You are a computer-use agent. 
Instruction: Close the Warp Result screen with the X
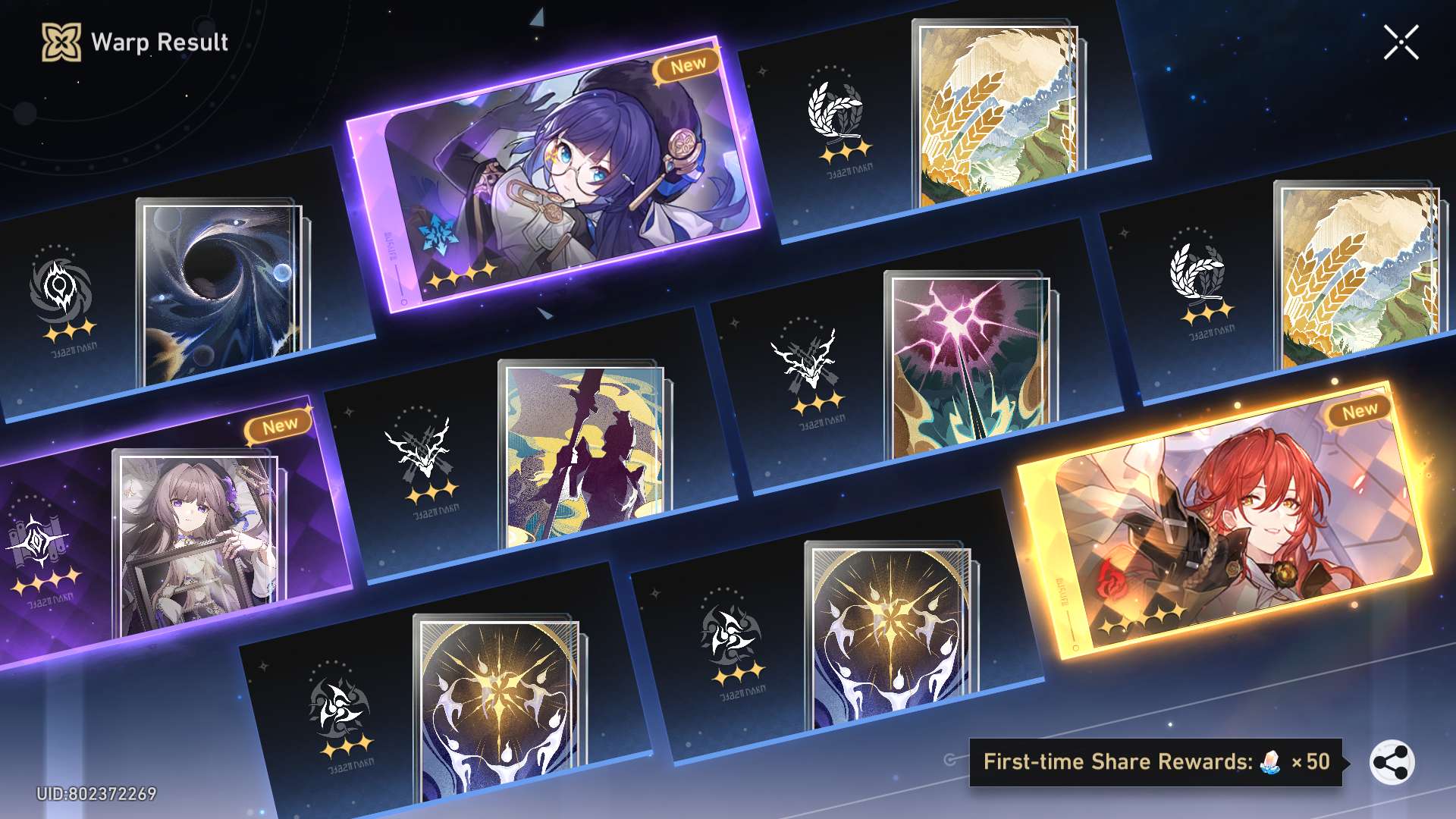click(x=1401, y=43)
